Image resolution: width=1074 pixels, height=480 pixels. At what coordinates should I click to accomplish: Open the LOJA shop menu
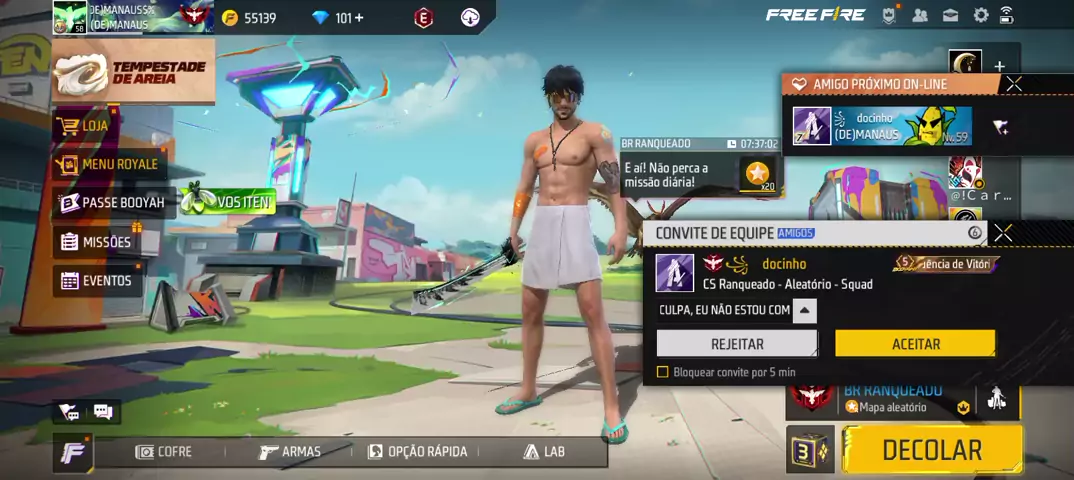(84, 126)
